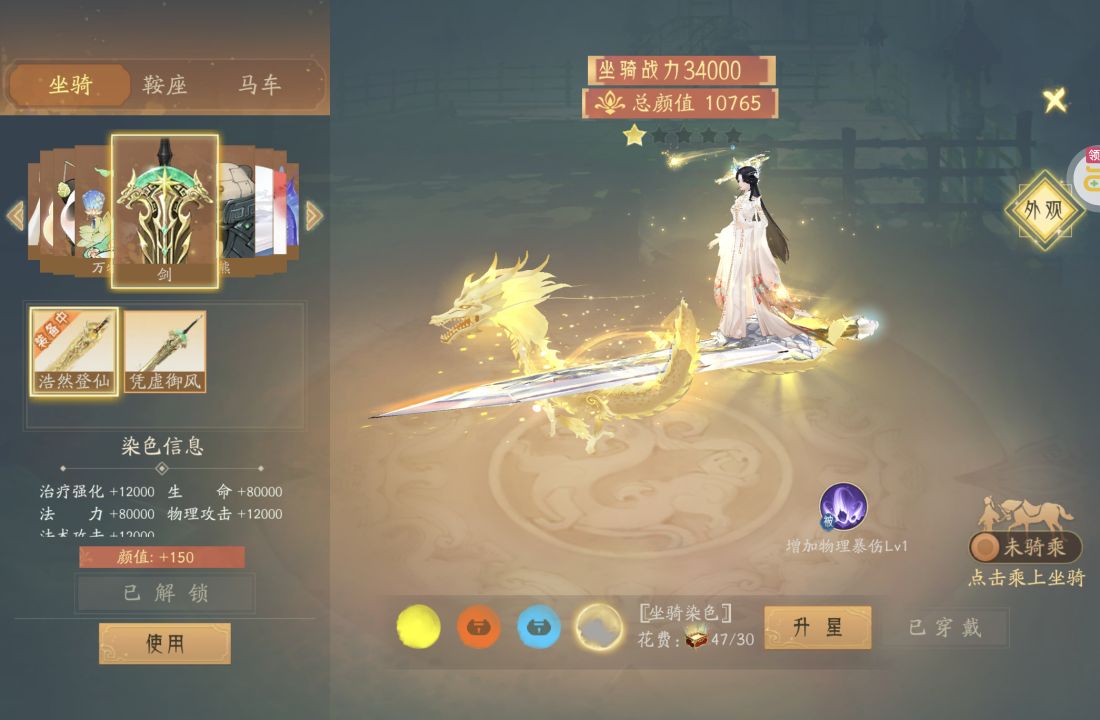Select the white cloud dye swatch
This screenshot has width=1100, height=720.
[x=599, y=627]
